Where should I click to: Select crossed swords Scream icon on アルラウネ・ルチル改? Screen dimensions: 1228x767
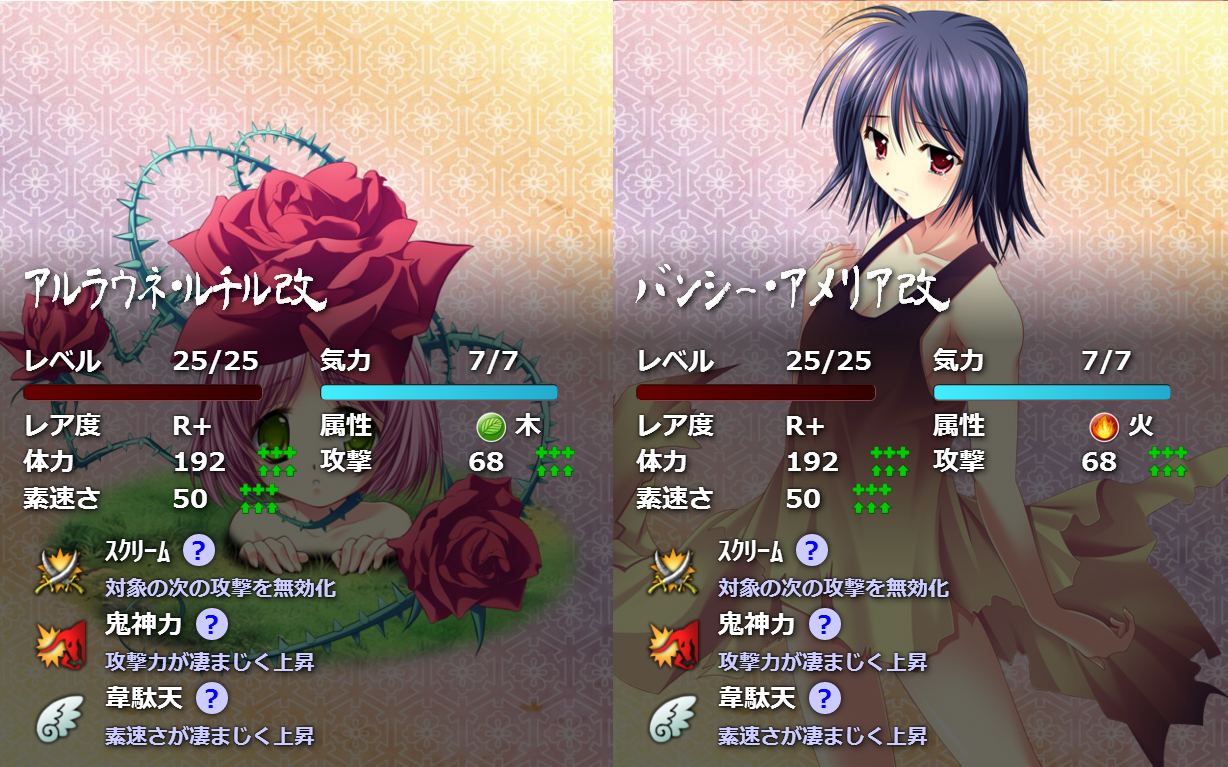pos(58,572)
